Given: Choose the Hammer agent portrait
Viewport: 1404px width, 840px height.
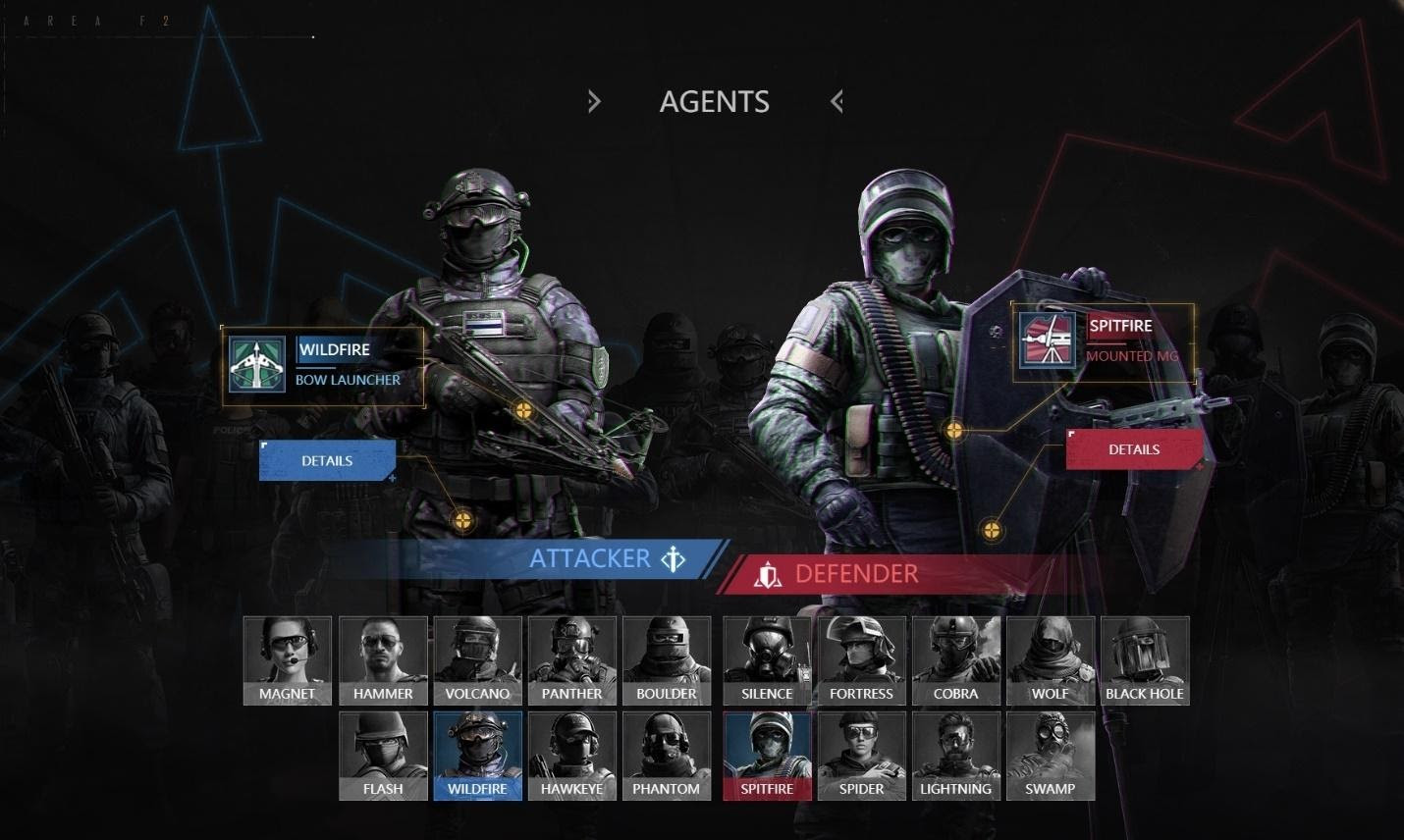Looking at the screenshot, I should click(x=383, y=659).
